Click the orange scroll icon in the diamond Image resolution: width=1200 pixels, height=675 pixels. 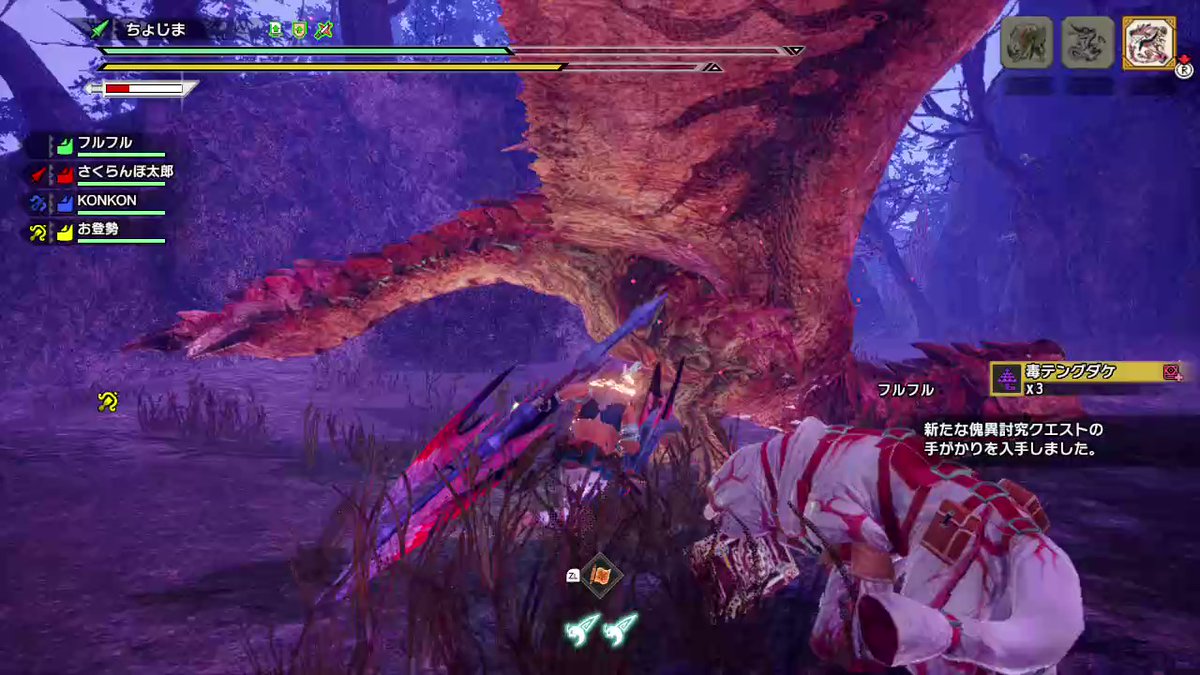602,575
